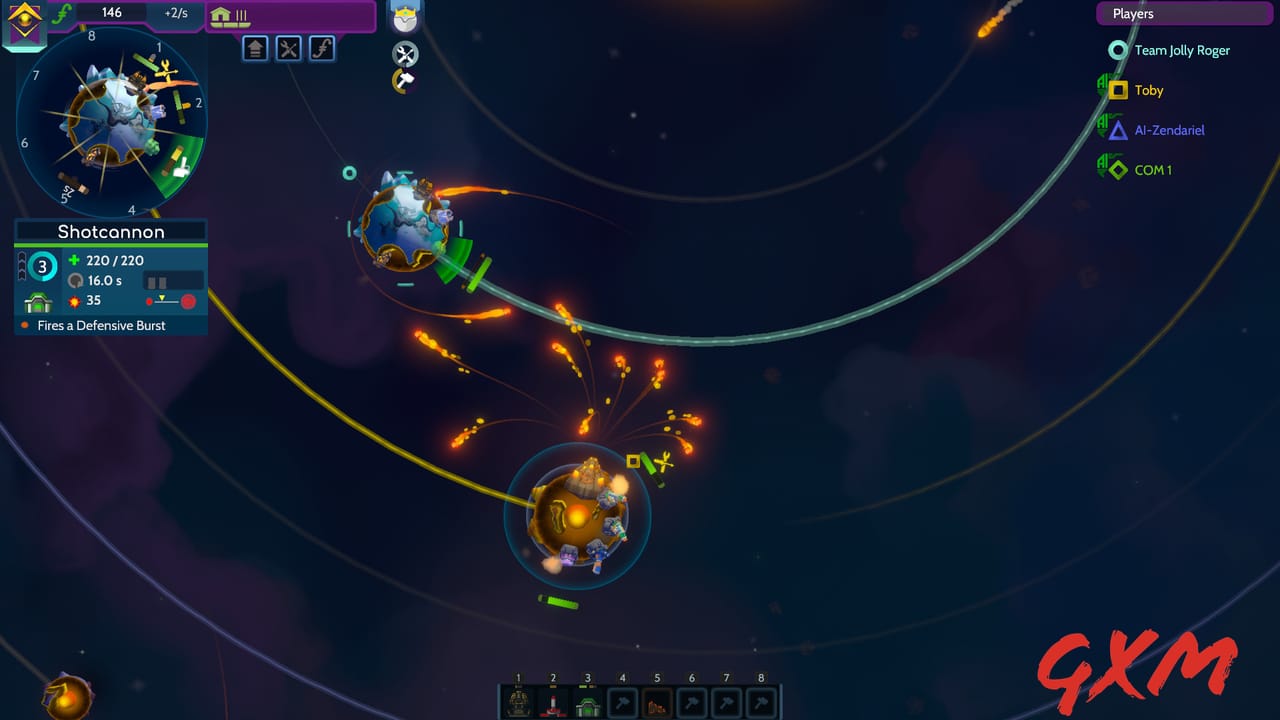Click the COM 1 entry in the Players list

pos(1155,169)
